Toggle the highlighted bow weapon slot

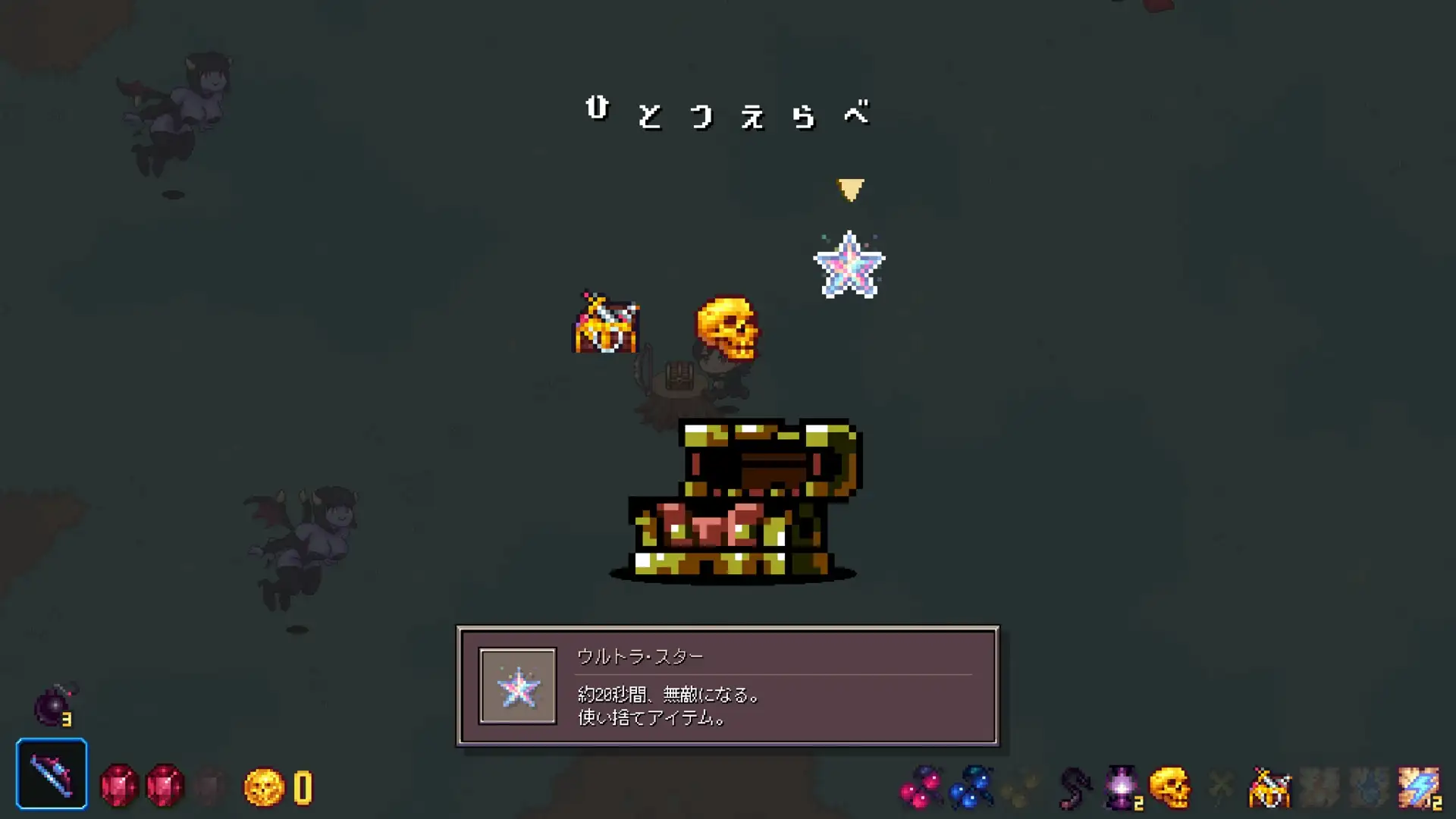tap(52, 775)
